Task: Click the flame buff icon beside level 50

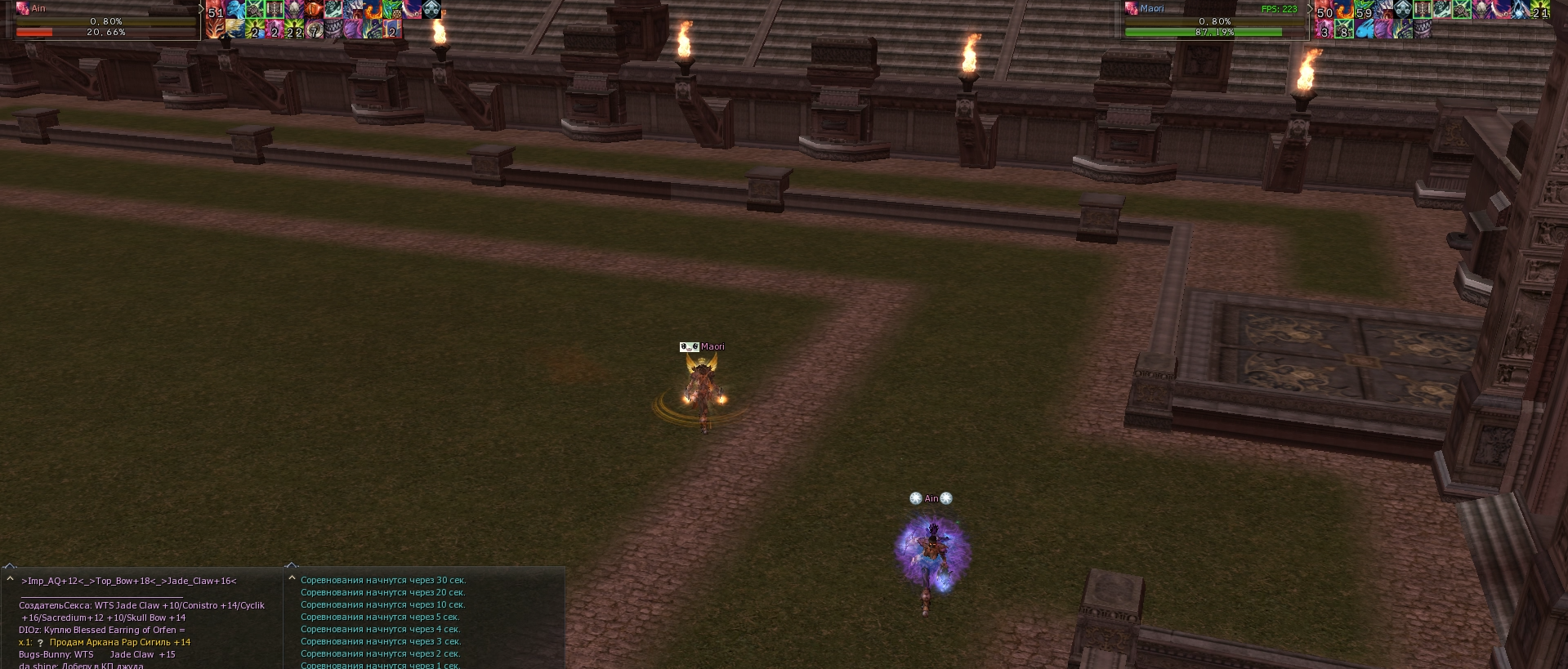Action: click(1345, 11)
